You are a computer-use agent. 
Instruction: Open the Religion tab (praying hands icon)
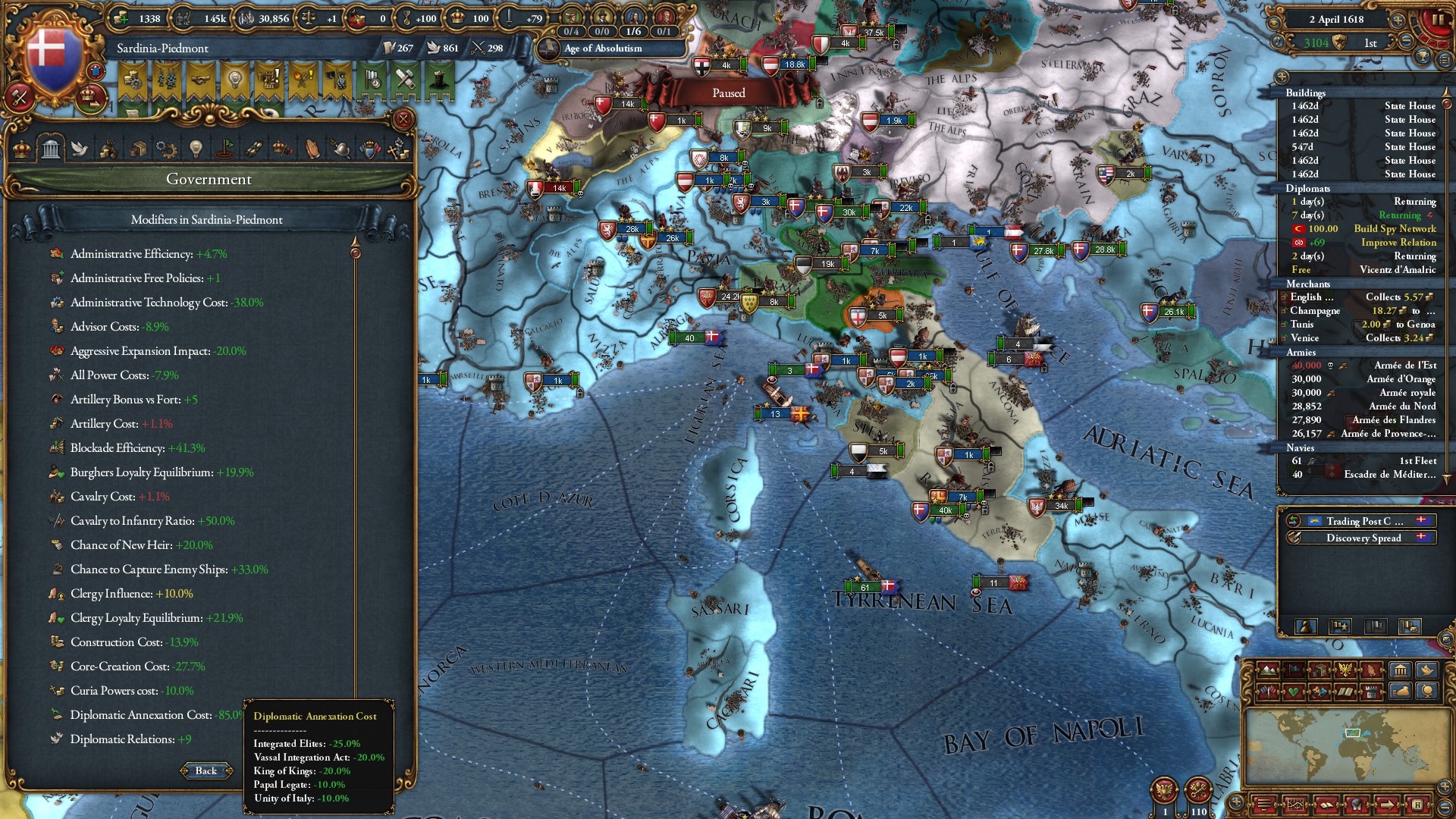coord(309,152)
